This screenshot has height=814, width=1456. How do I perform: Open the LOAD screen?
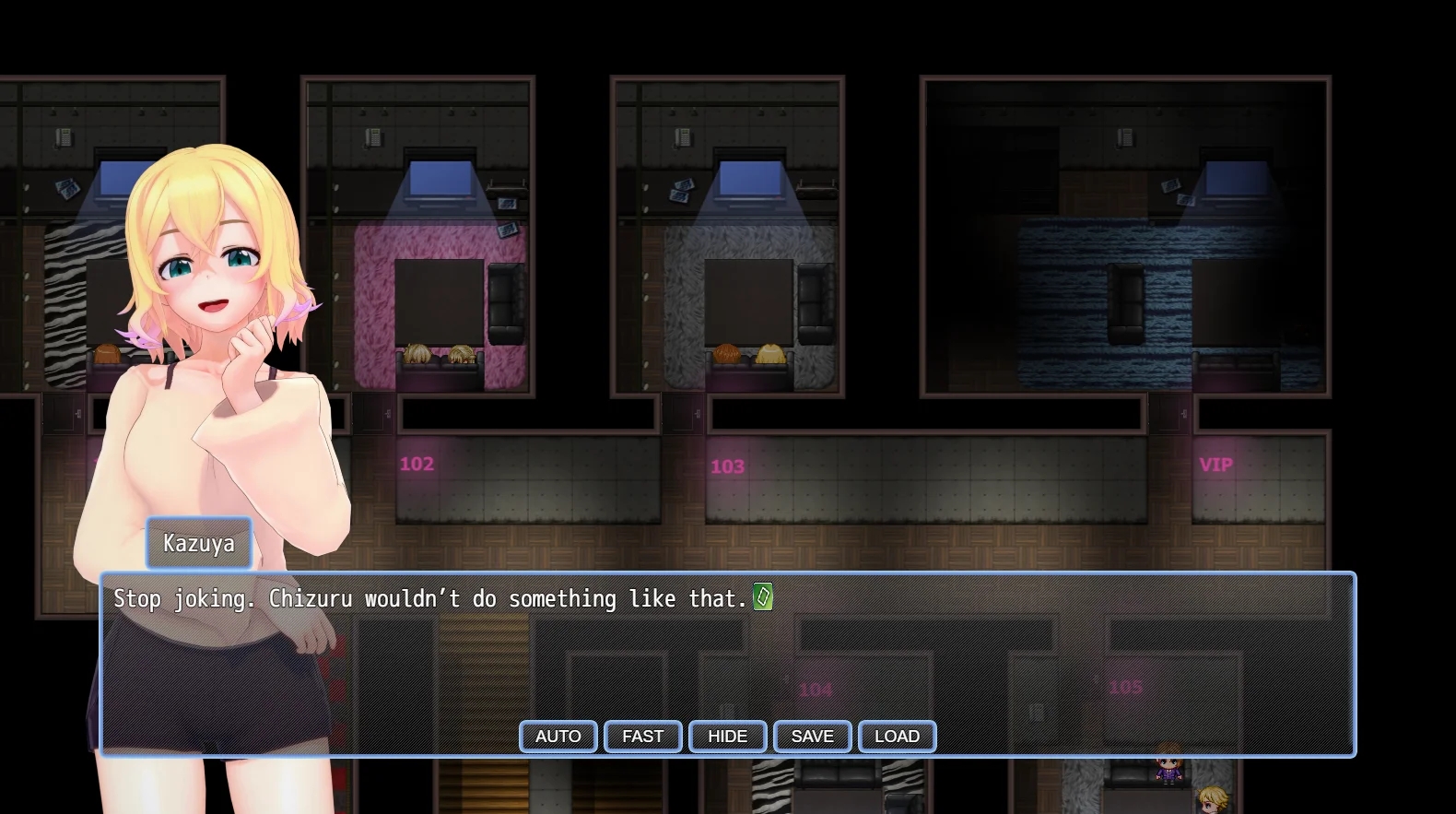[x=897, y=737]
